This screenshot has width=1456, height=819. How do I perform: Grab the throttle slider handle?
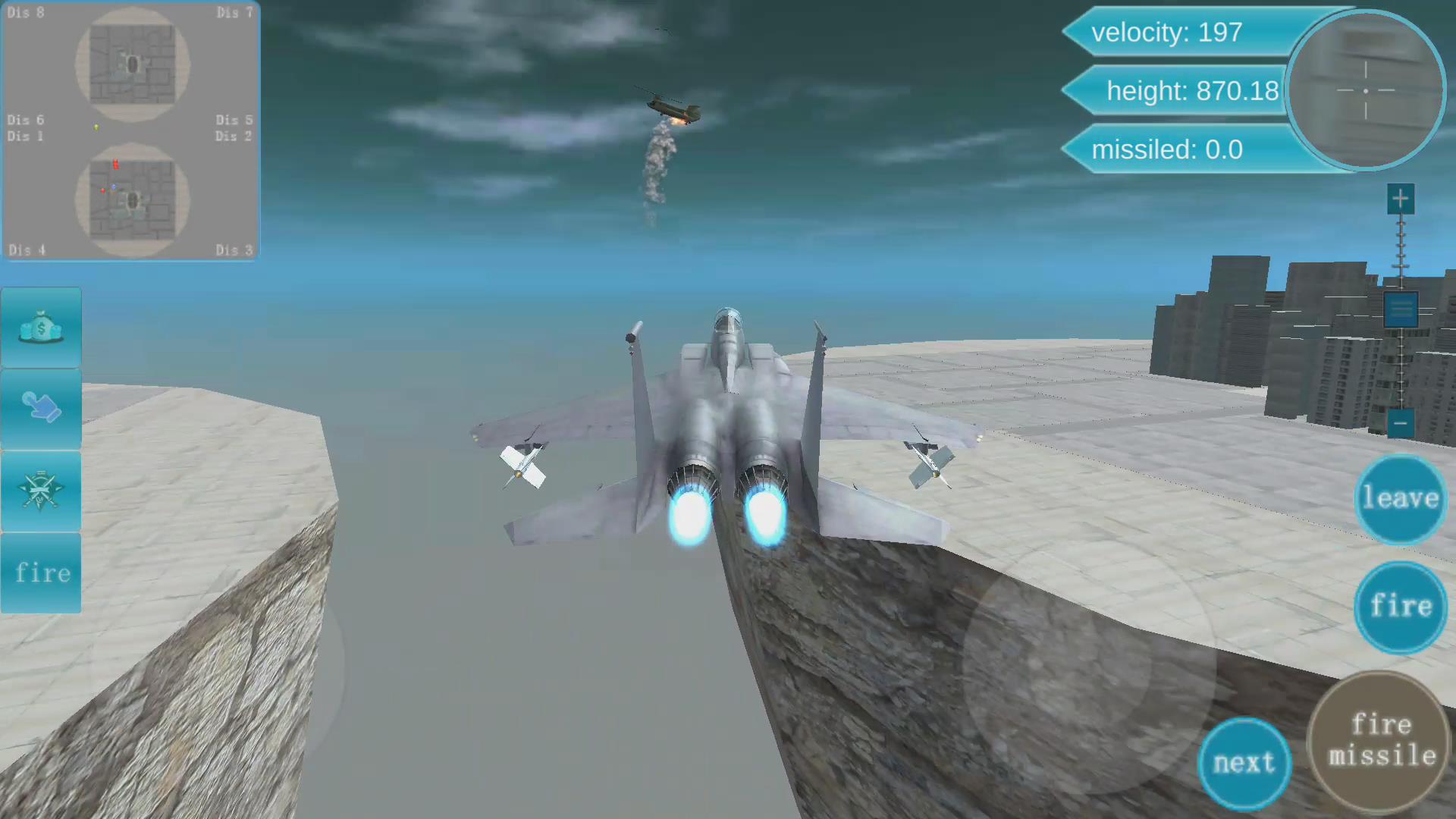(x=1400, y=309)
